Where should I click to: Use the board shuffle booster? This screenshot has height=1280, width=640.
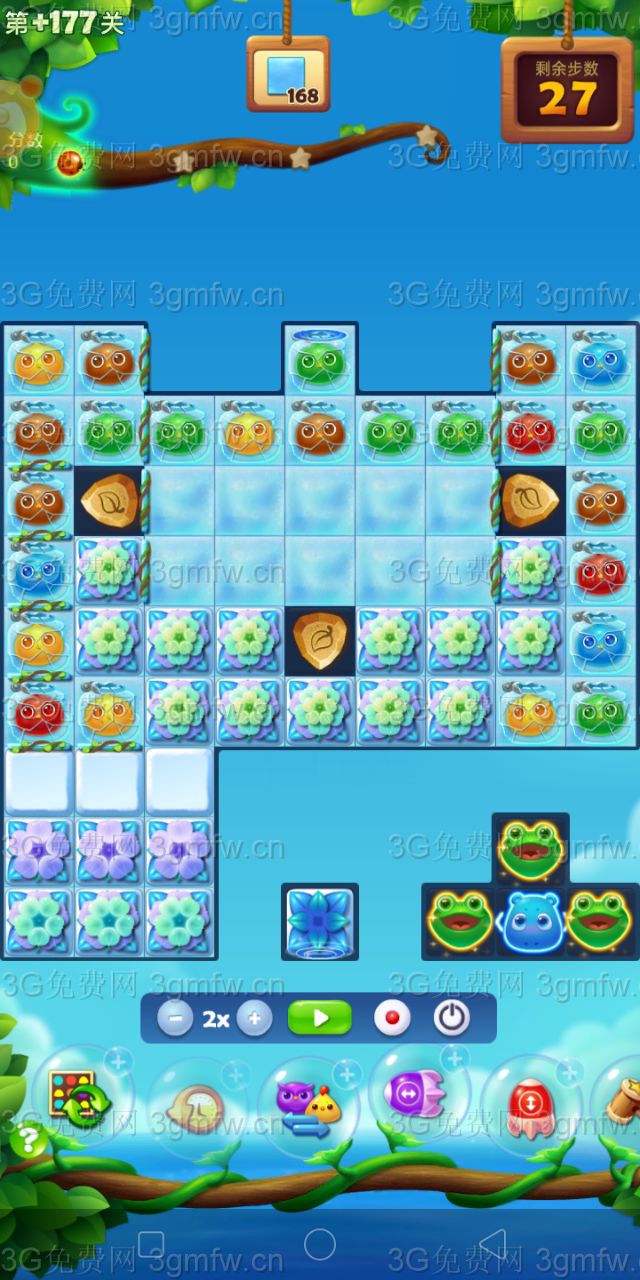[x=80, y=1098]
